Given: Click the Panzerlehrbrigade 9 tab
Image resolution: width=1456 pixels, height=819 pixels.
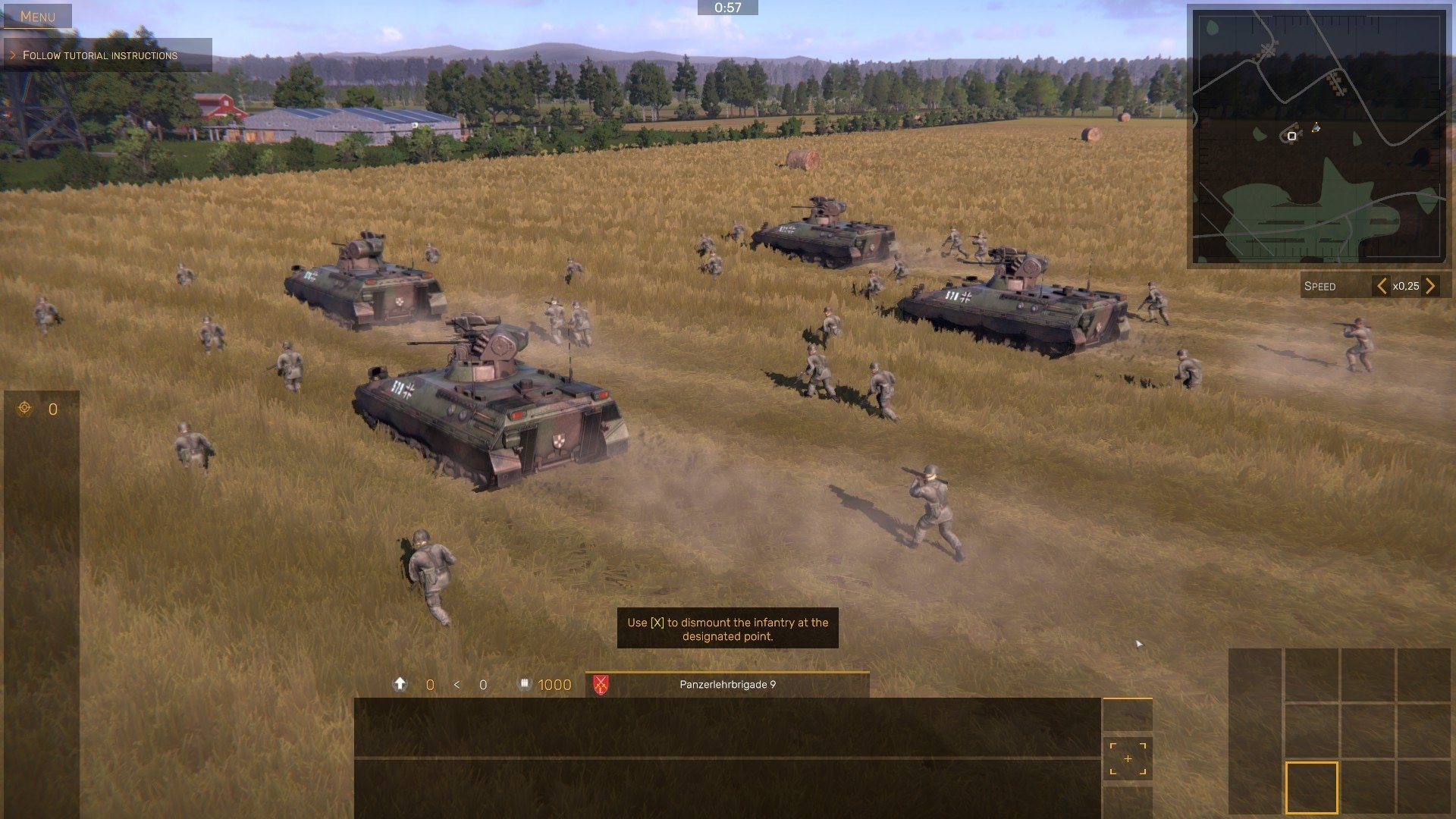Looking at the screenshot, I should (x=726, y=683).
